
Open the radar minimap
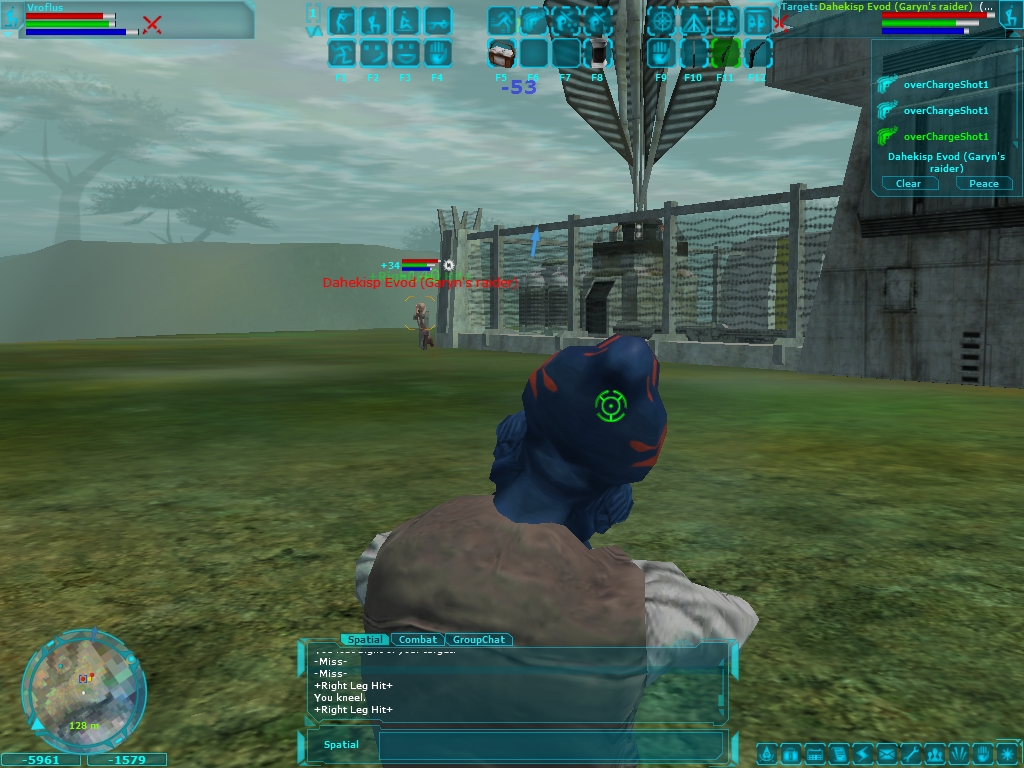pyautogui.click(x=83, y=690)
